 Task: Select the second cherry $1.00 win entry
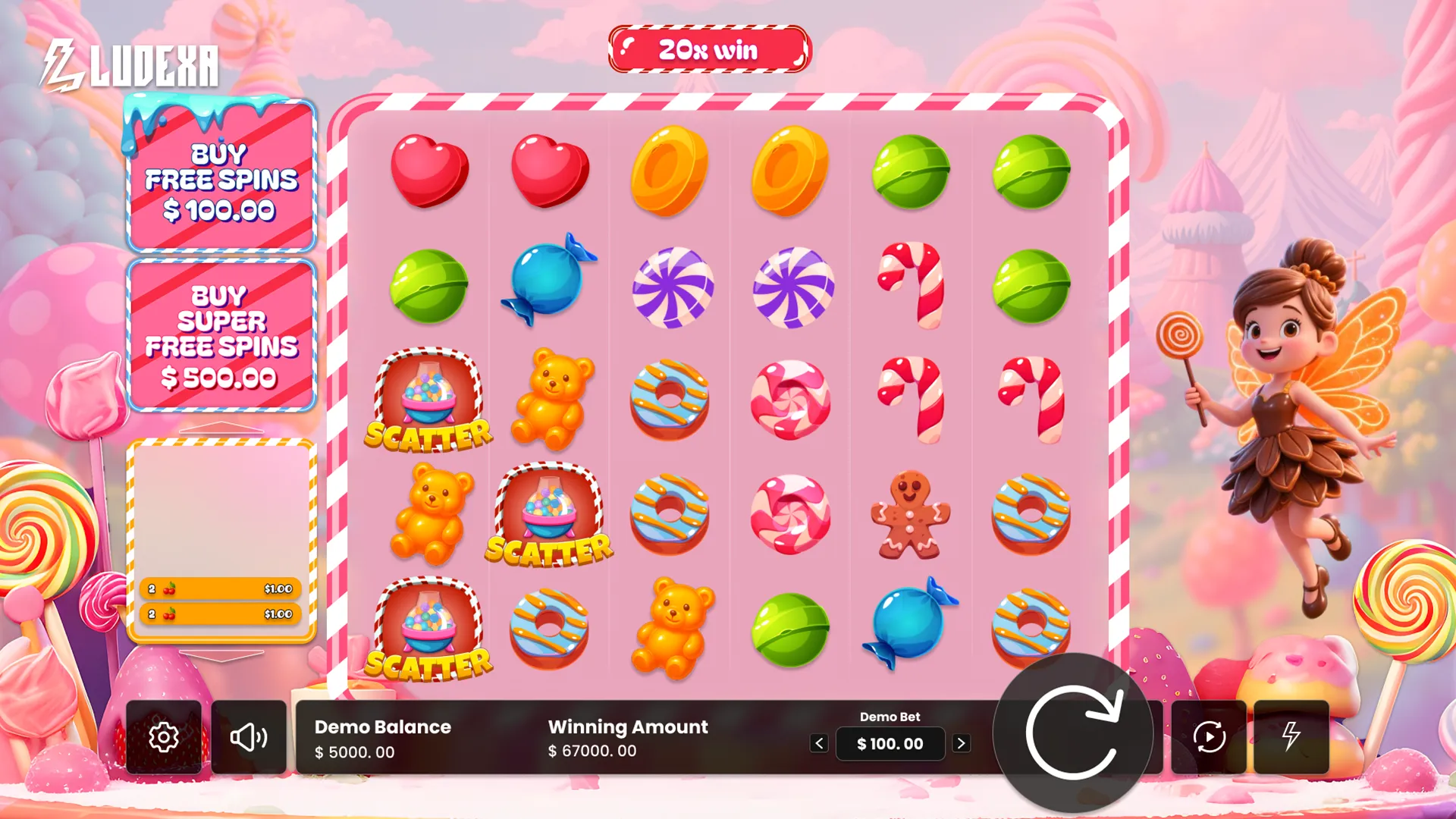pos(221,613)
